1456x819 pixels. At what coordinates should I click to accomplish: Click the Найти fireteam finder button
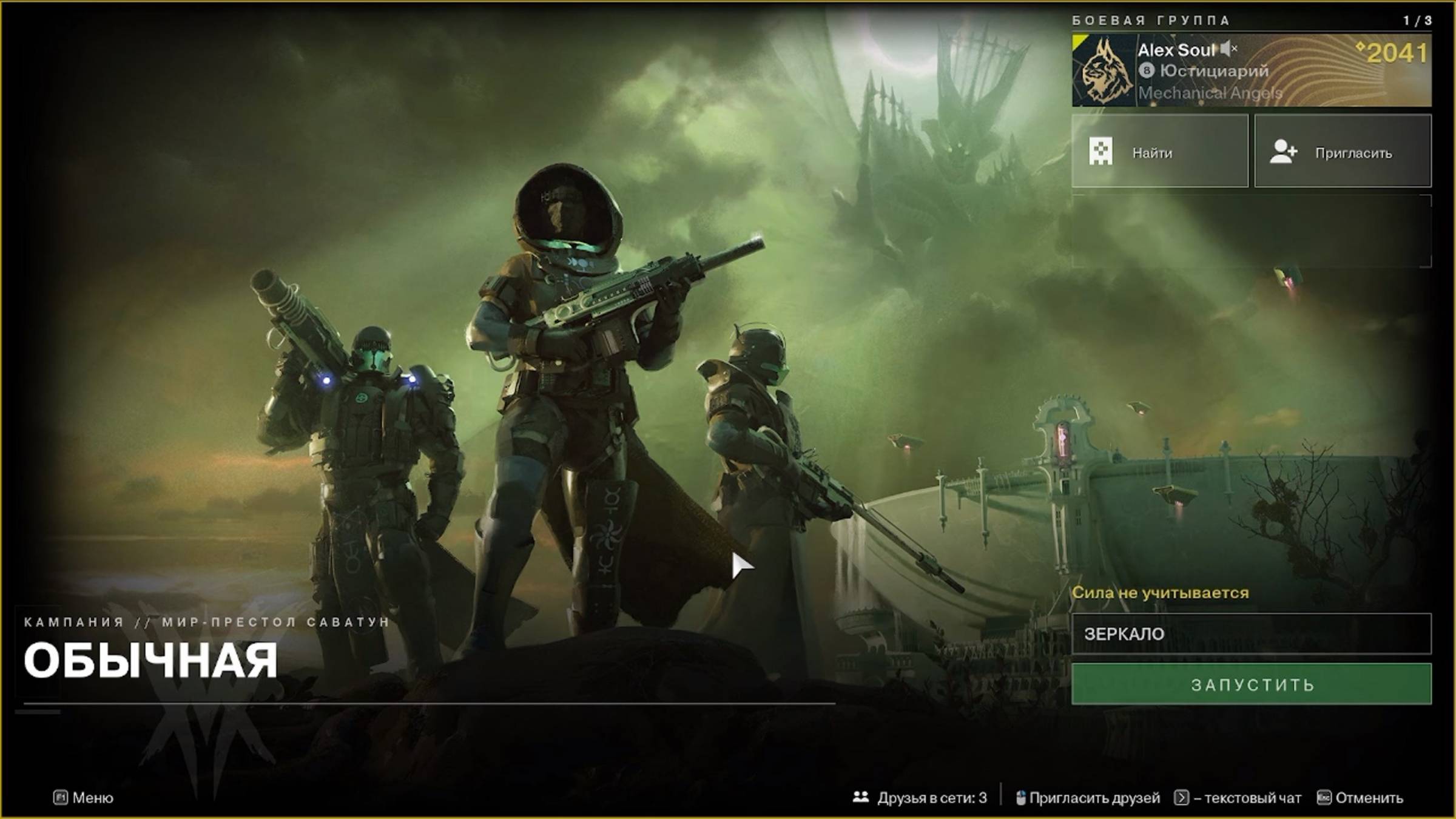click(1159, 152)
